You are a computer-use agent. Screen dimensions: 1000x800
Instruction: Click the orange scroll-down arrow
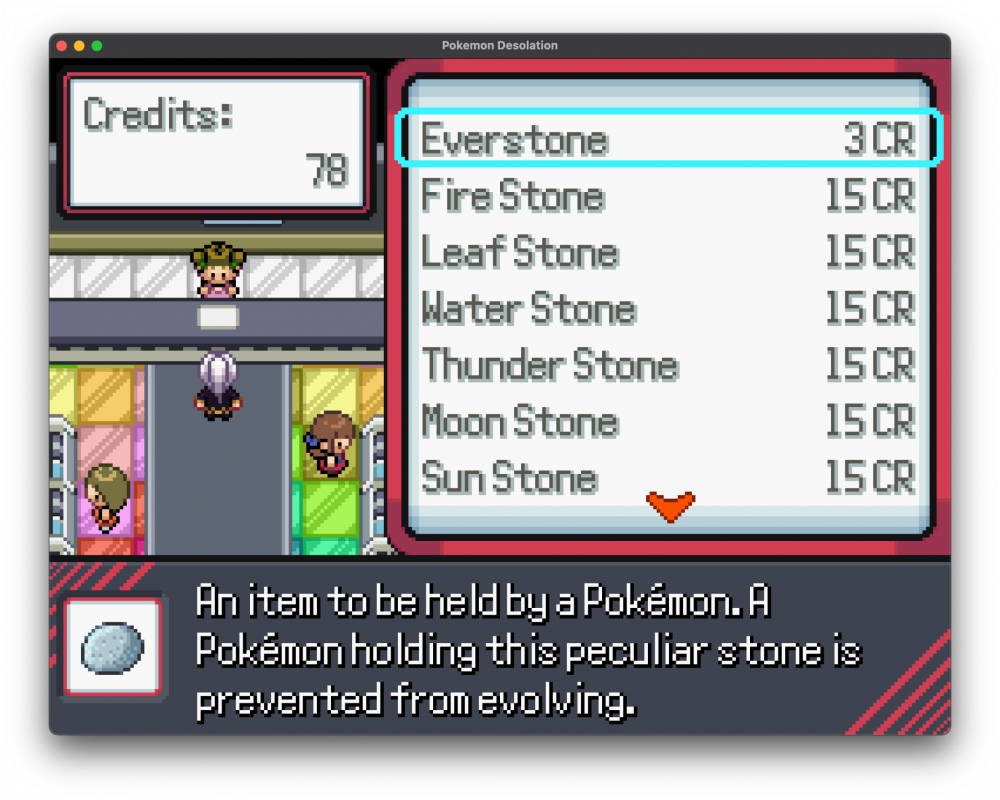[670, 506]
